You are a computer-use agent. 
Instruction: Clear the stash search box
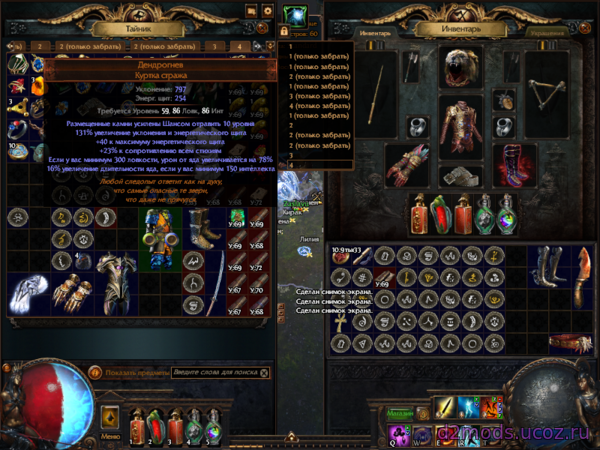point(264,372)
